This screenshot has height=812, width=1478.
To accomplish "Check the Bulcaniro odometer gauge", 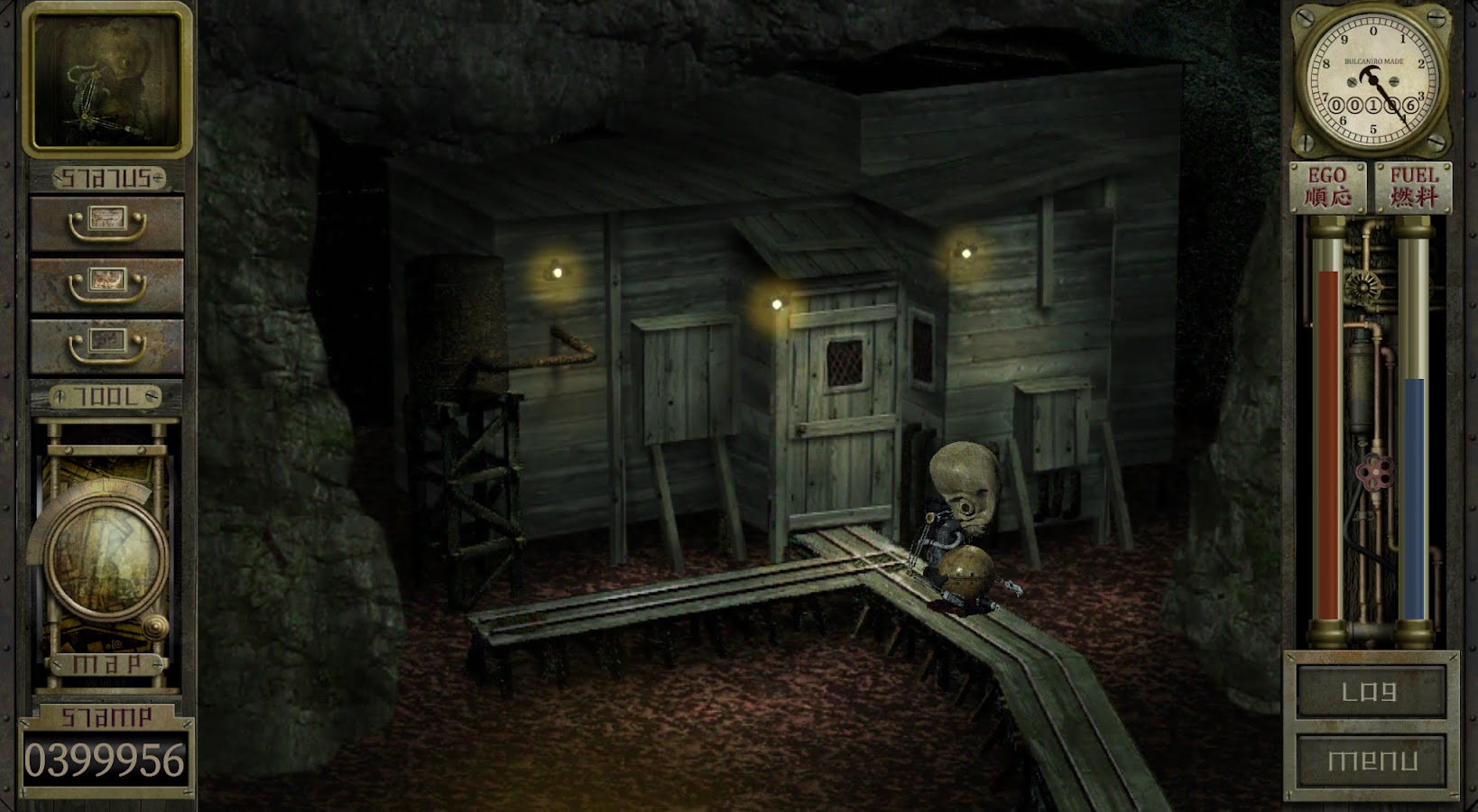I will [x=1372, y=81].
